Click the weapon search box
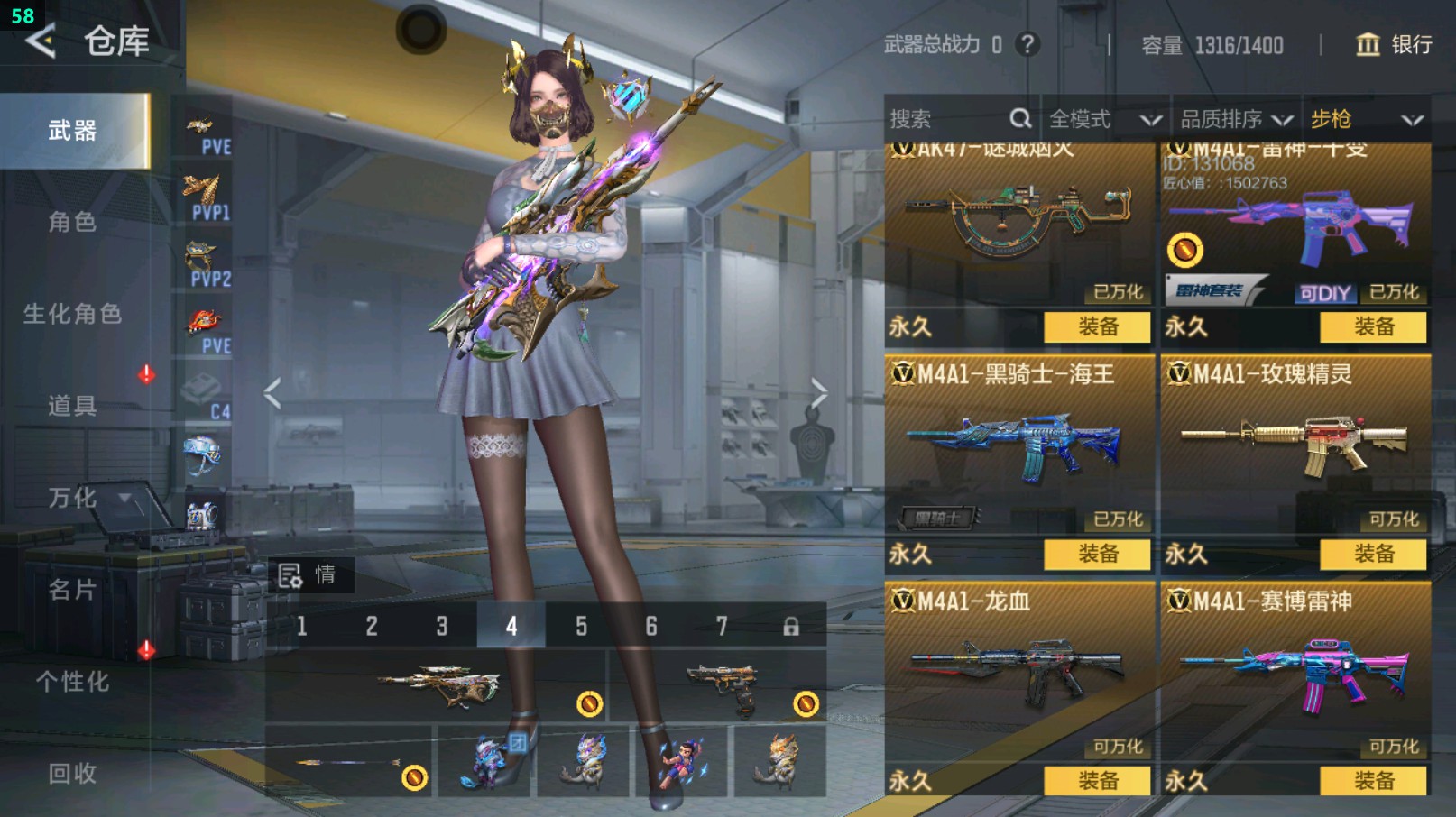 [947, 119]
